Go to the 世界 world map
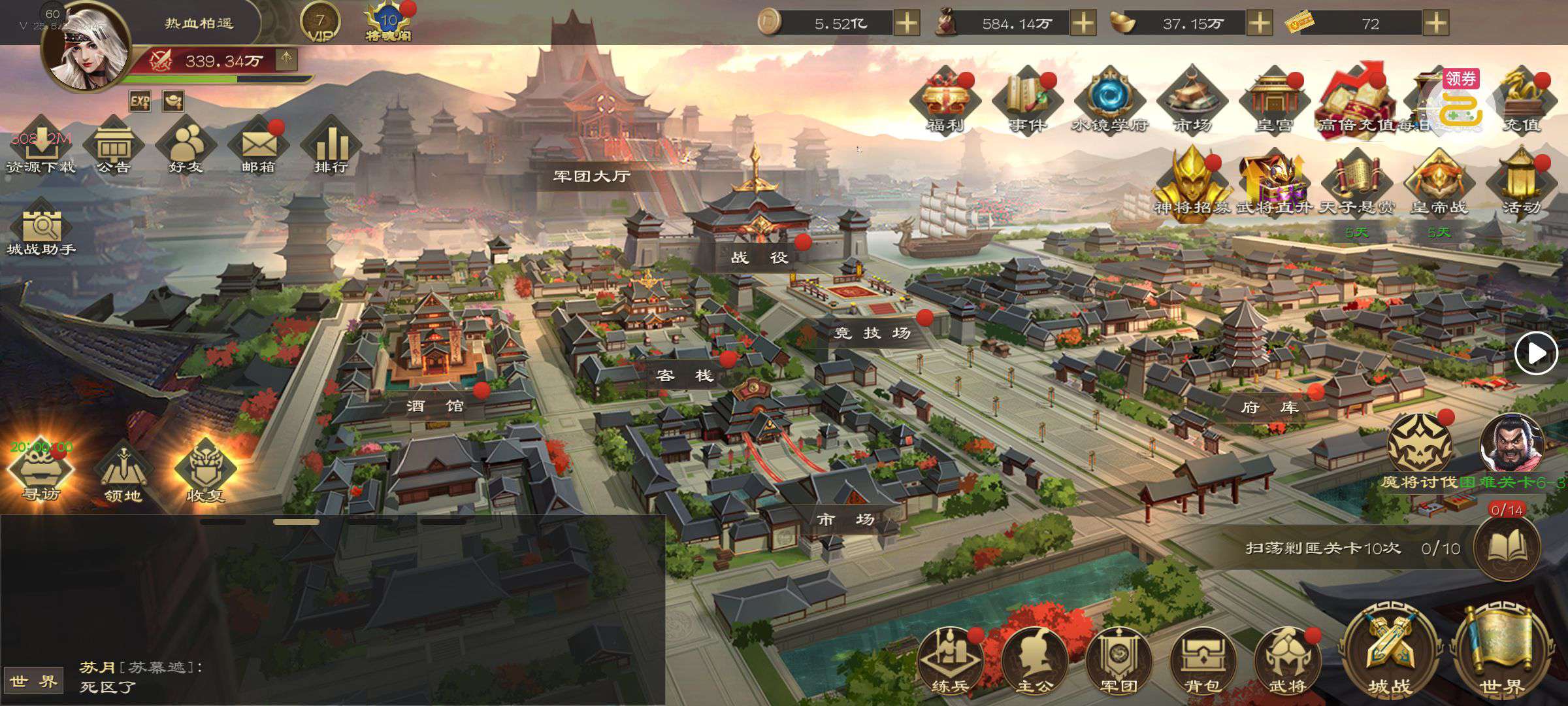The height and width of the screenshot is (706, 1568). pyautogui.click(x=1502, y=654)
